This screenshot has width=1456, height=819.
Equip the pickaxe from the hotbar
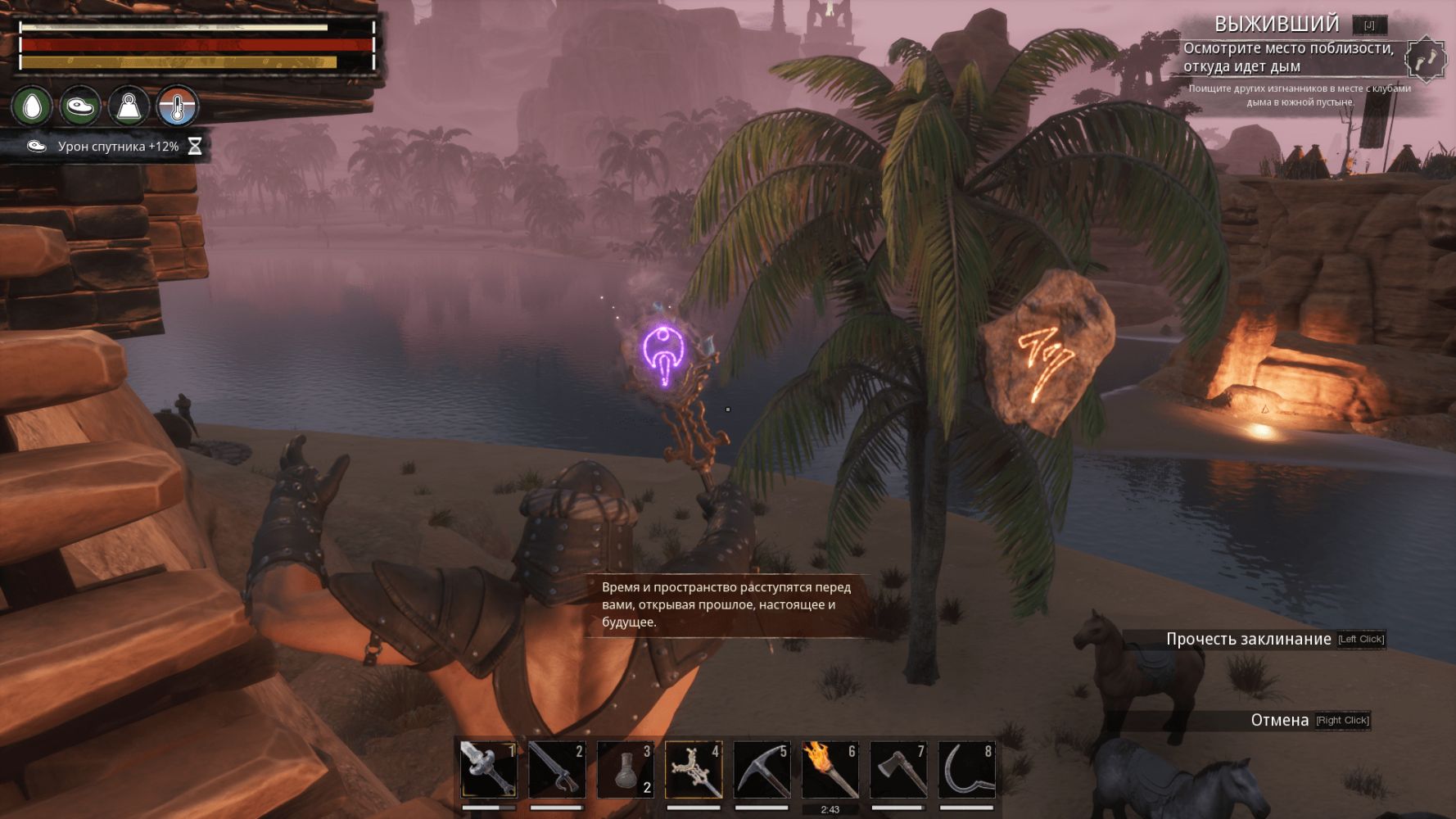[x=762, y=770]
